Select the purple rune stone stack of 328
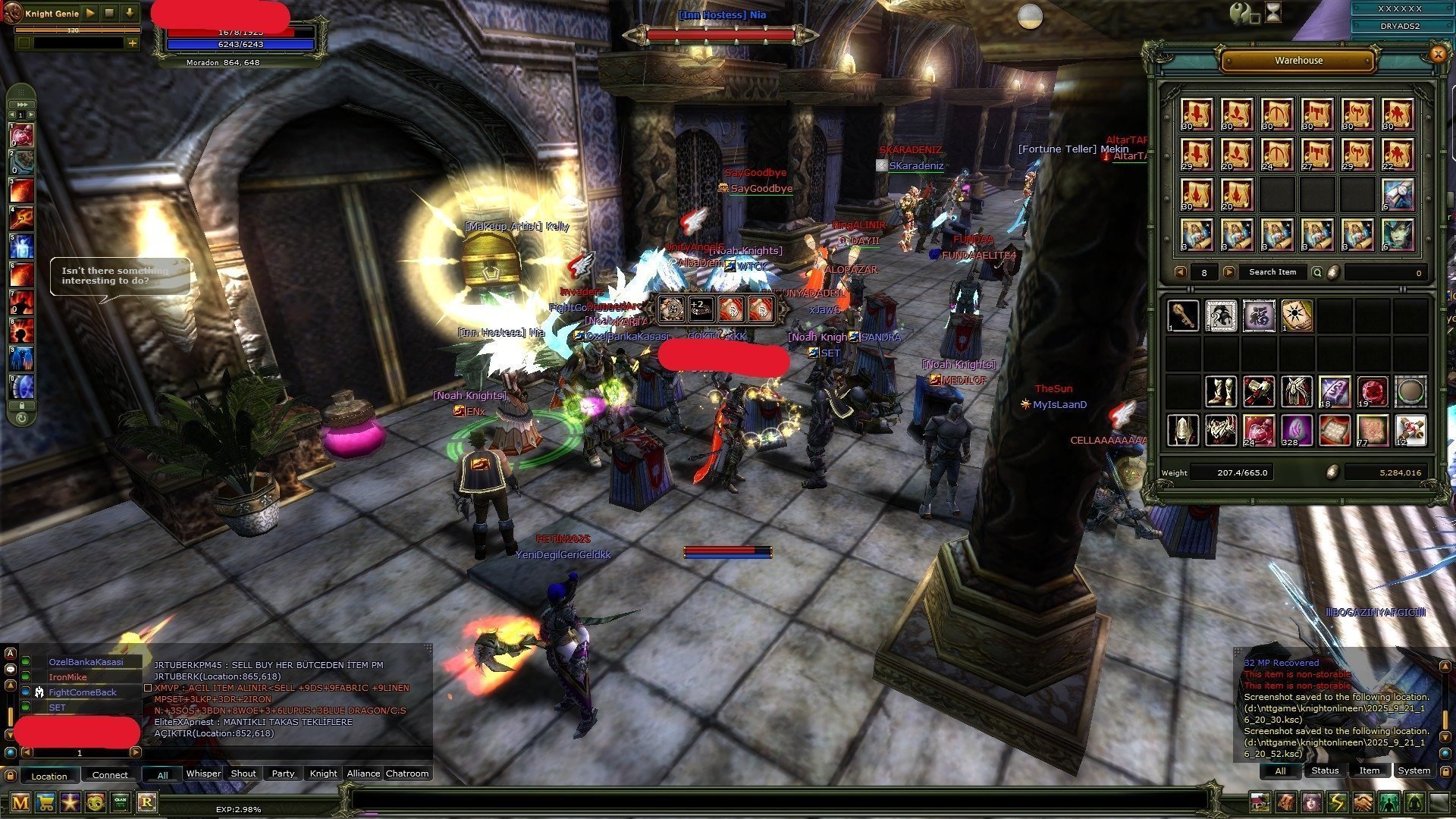 coord(1296,430)
